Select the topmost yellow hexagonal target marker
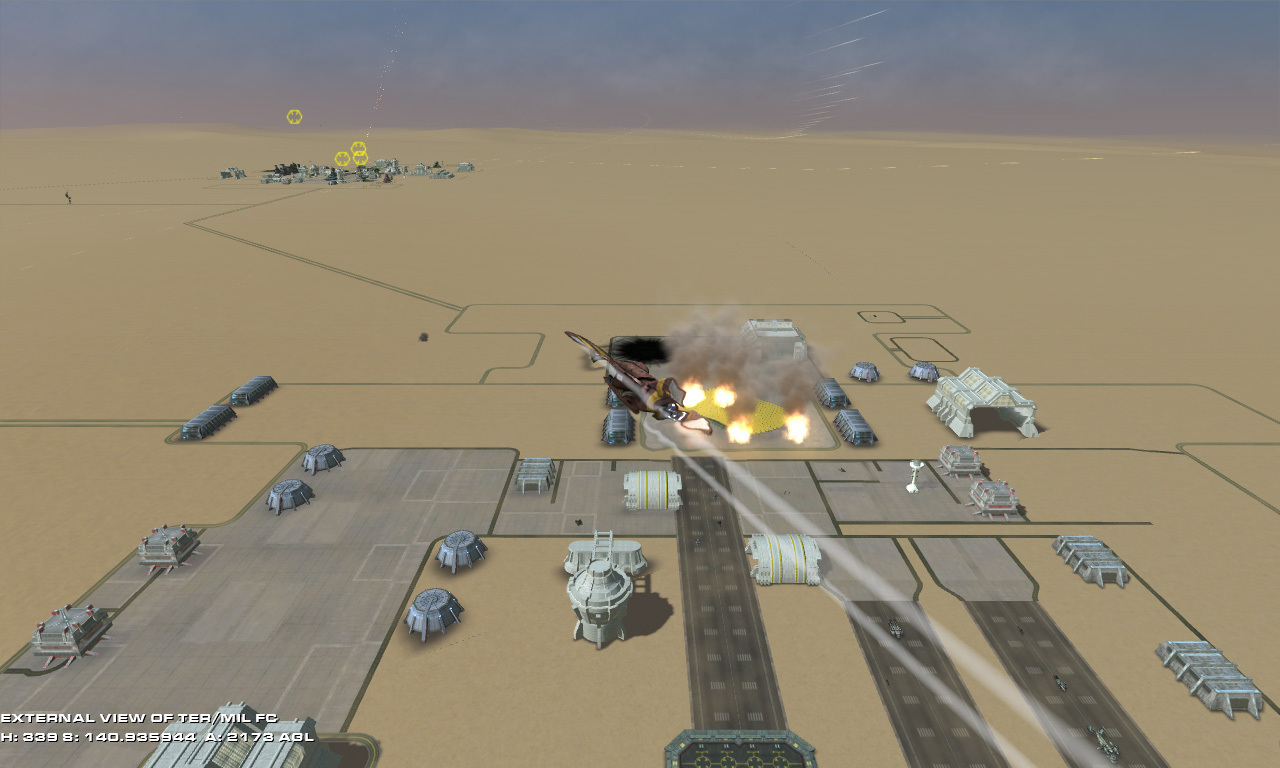The height and width of the screenshot is (768, 1280). 294,115
